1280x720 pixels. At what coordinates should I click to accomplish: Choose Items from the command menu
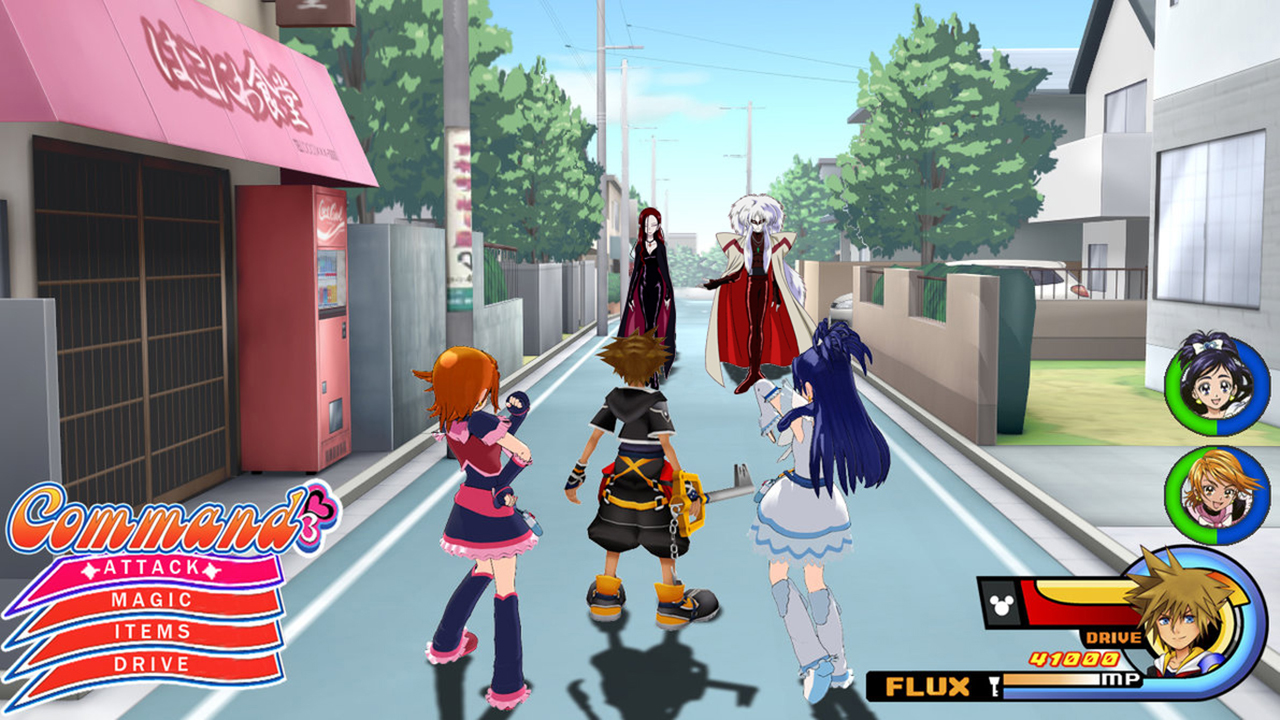pyautogui.click(x=150, y=631)
